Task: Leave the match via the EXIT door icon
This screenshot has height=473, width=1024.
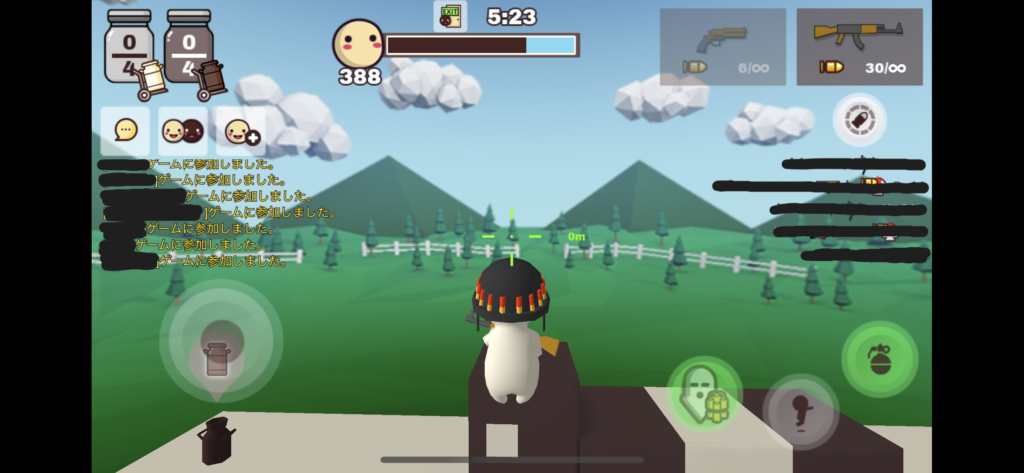Action: [450, 16]
